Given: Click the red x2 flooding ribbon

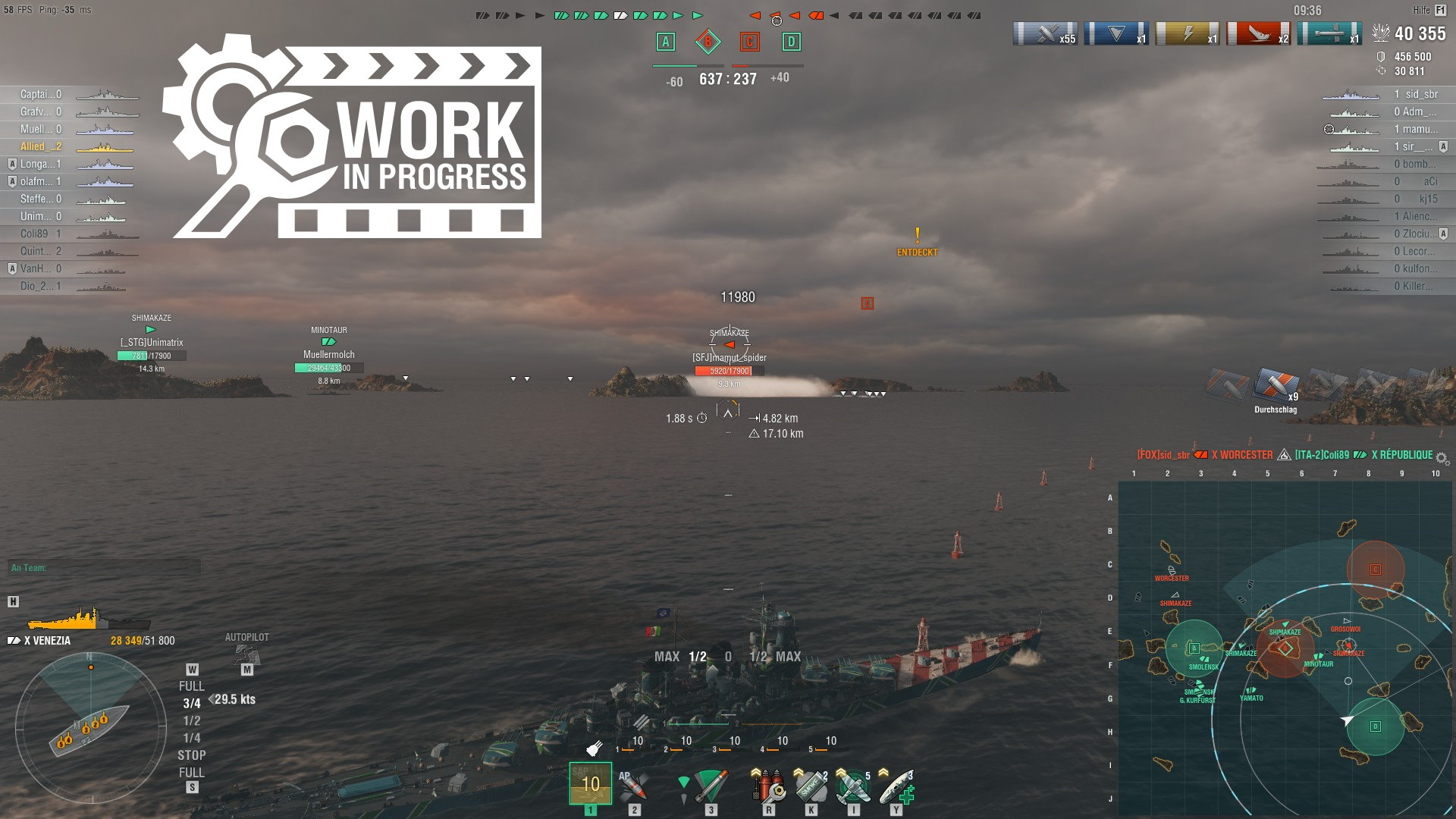Looking at the screenshot, I should tap(1259, 33).
